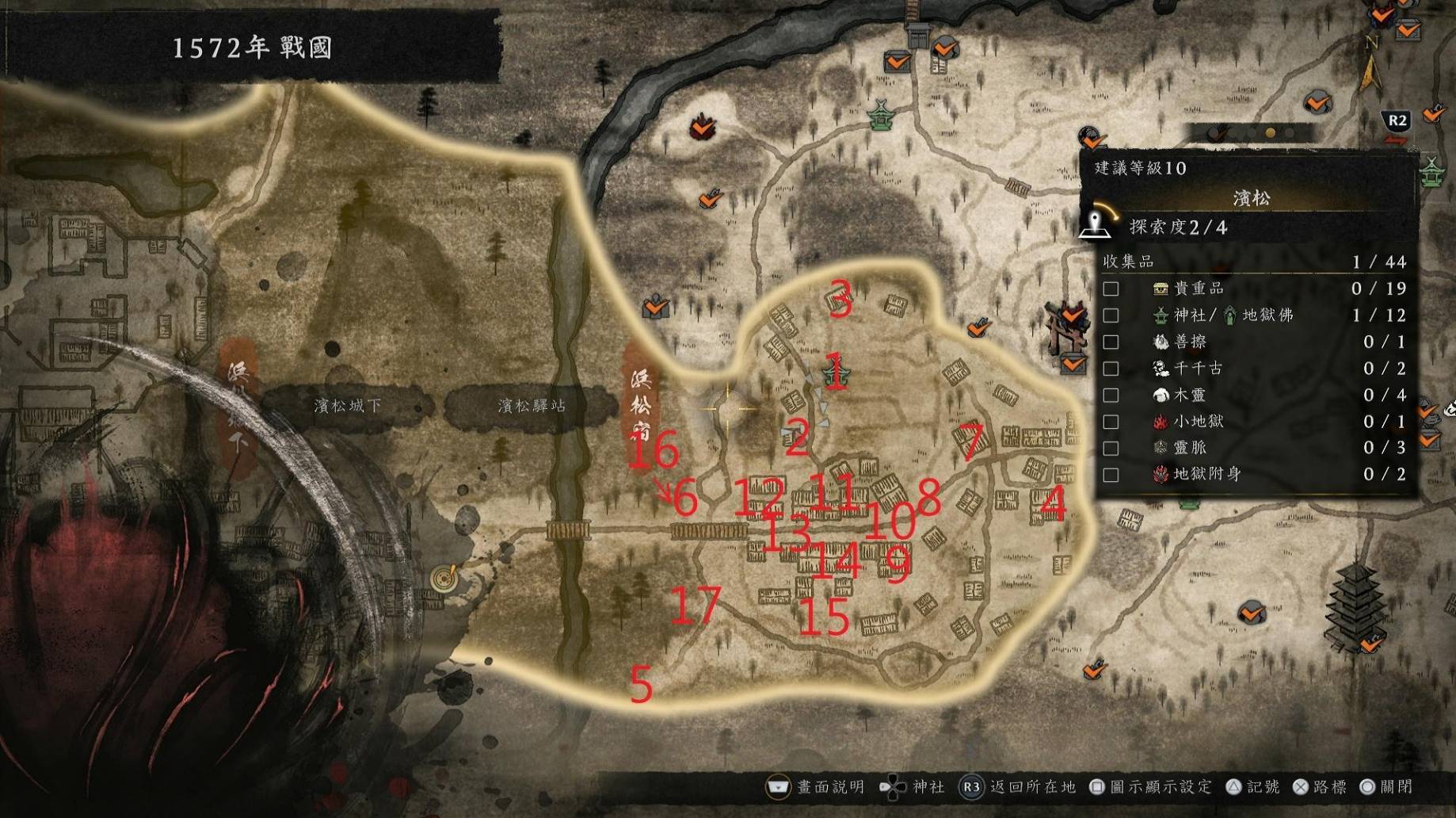
Task: Toggle the 小地獄 checkbox
Action: pos(1111,422)
